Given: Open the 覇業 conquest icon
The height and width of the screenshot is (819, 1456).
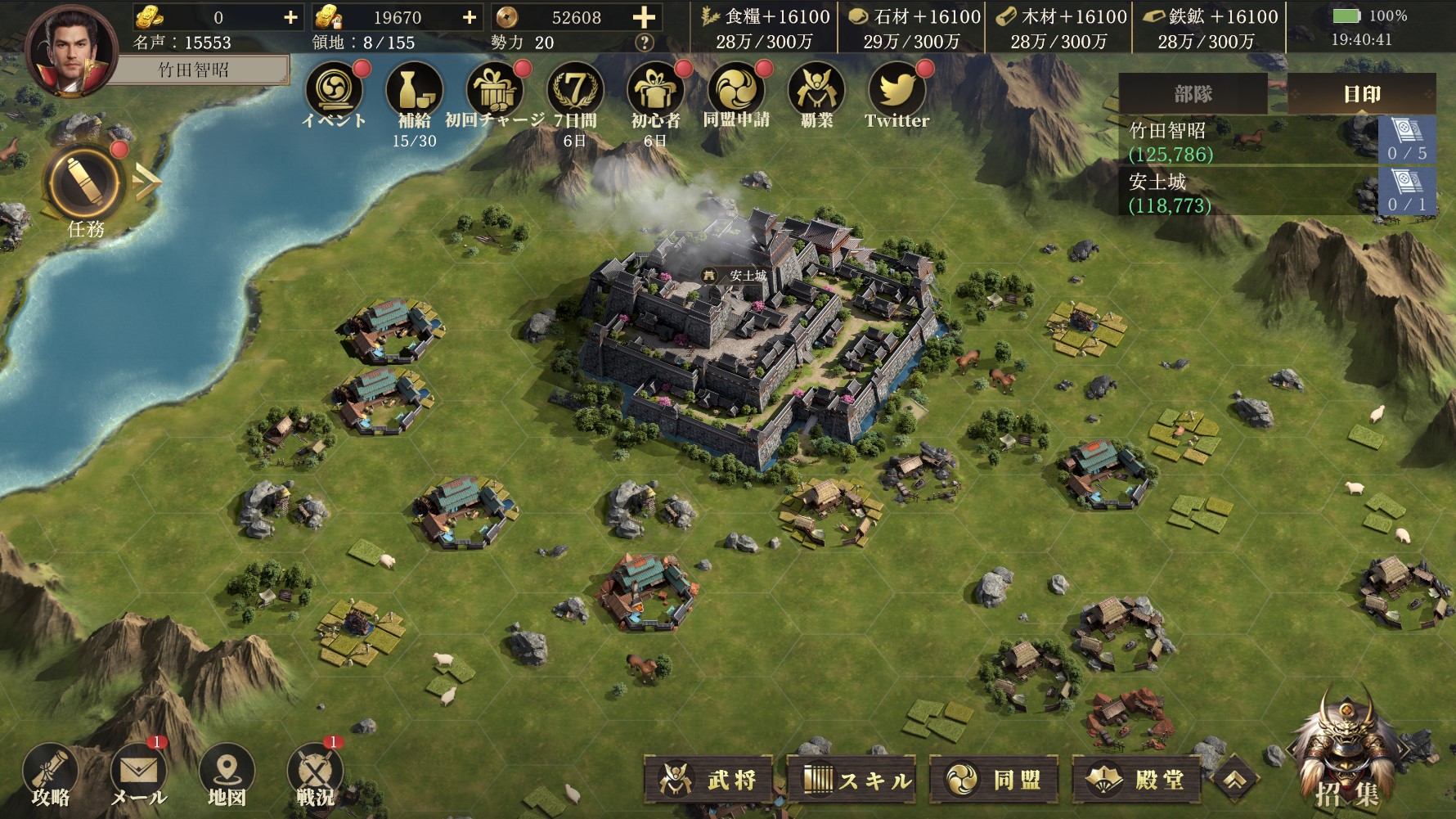Looking at the screenshot, I should (x=816, y=92).
